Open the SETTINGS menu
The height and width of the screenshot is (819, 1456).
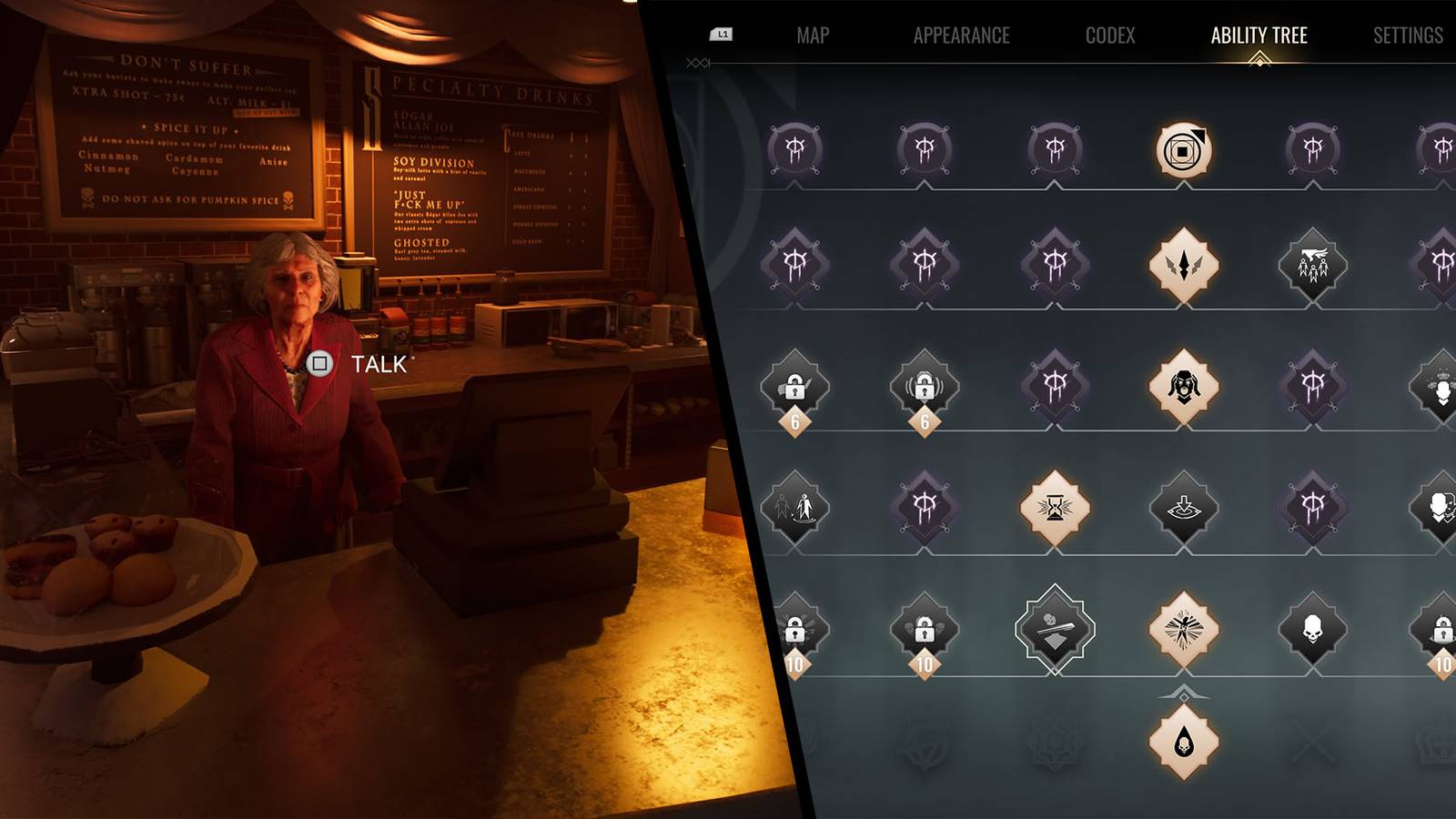pos(1407,35)
